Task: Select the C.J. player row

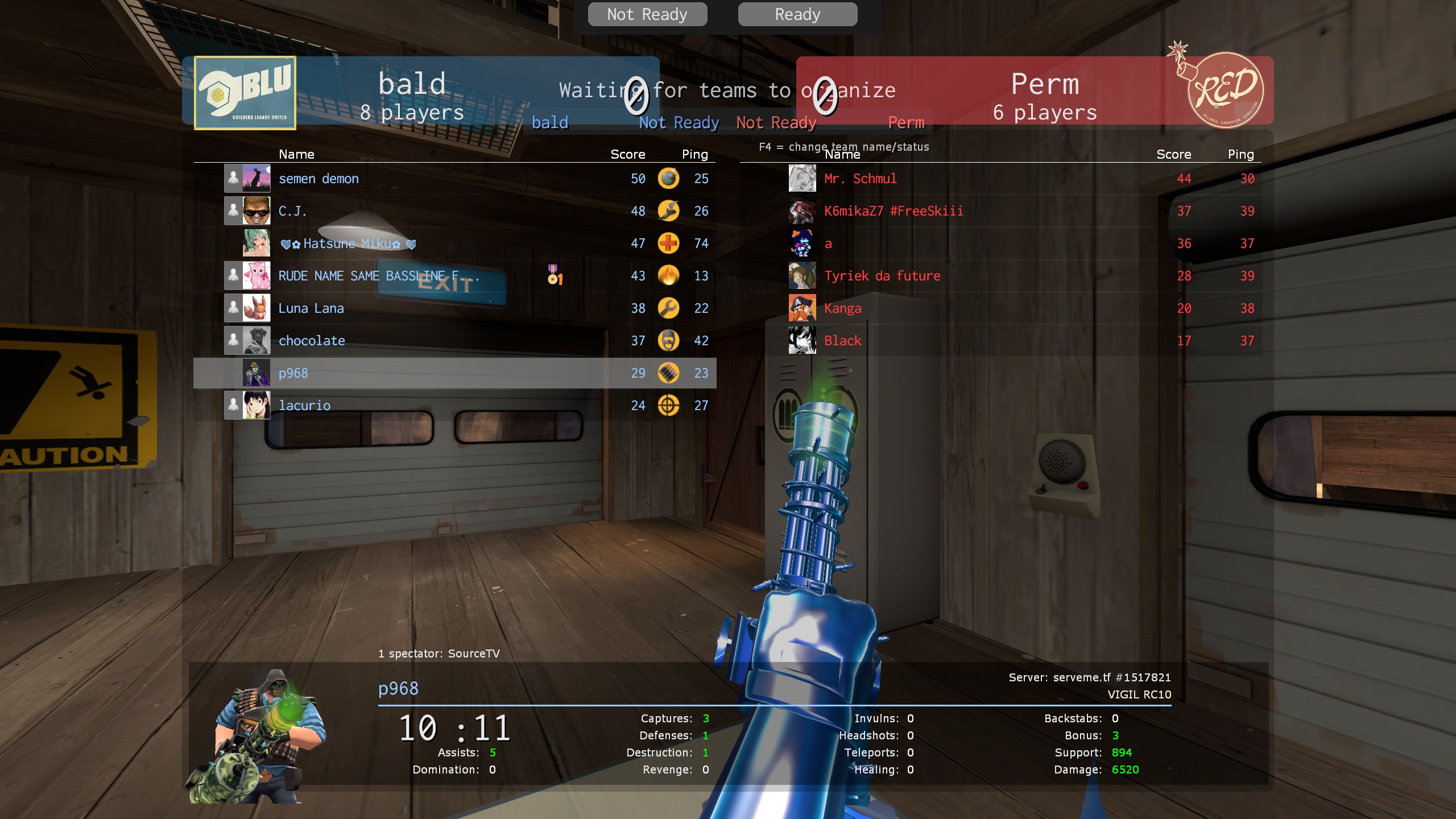Action: coord(293,211)
